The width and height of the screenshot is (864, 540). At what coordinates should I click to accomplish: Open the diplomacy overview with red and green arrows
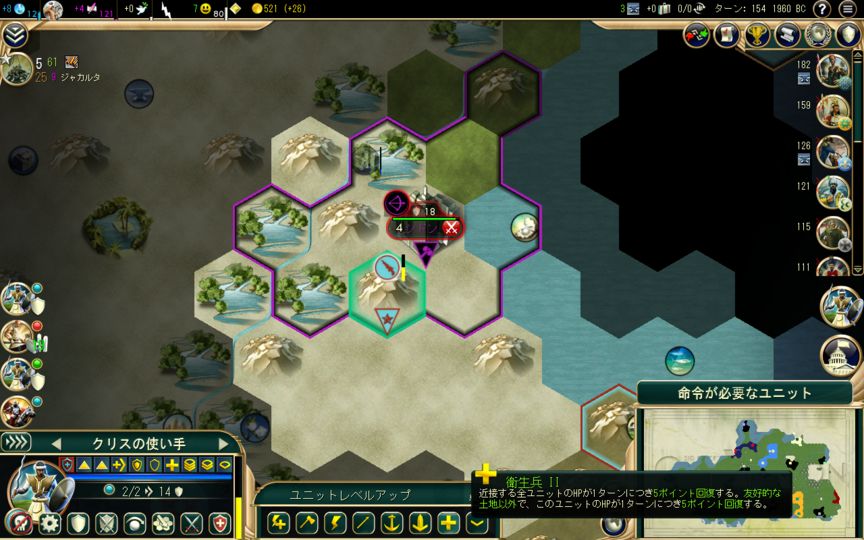point(697,34)
